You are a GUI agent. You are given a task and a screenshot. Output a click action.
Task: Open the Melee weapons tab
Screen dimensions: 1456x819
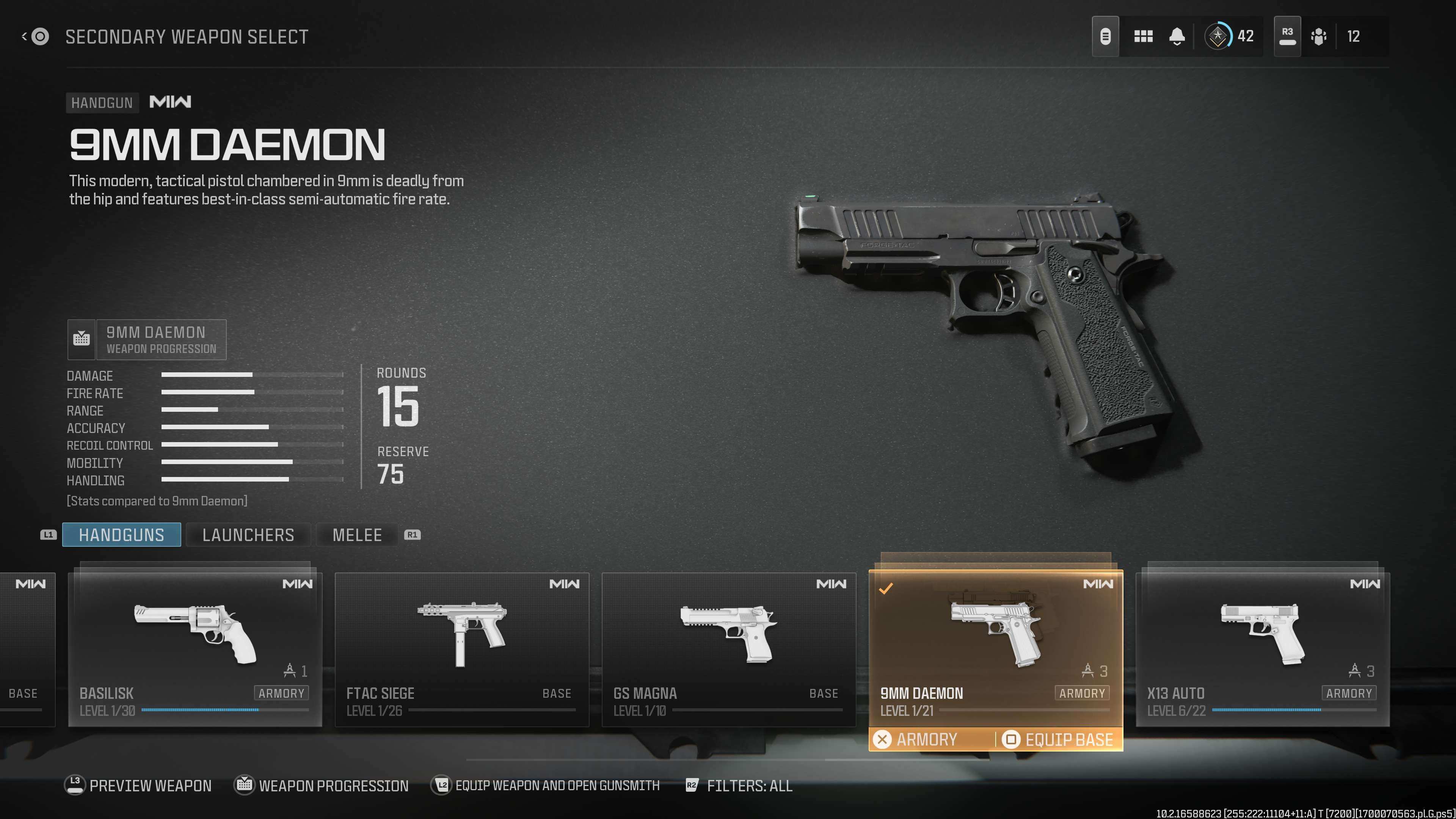[357, 535]
